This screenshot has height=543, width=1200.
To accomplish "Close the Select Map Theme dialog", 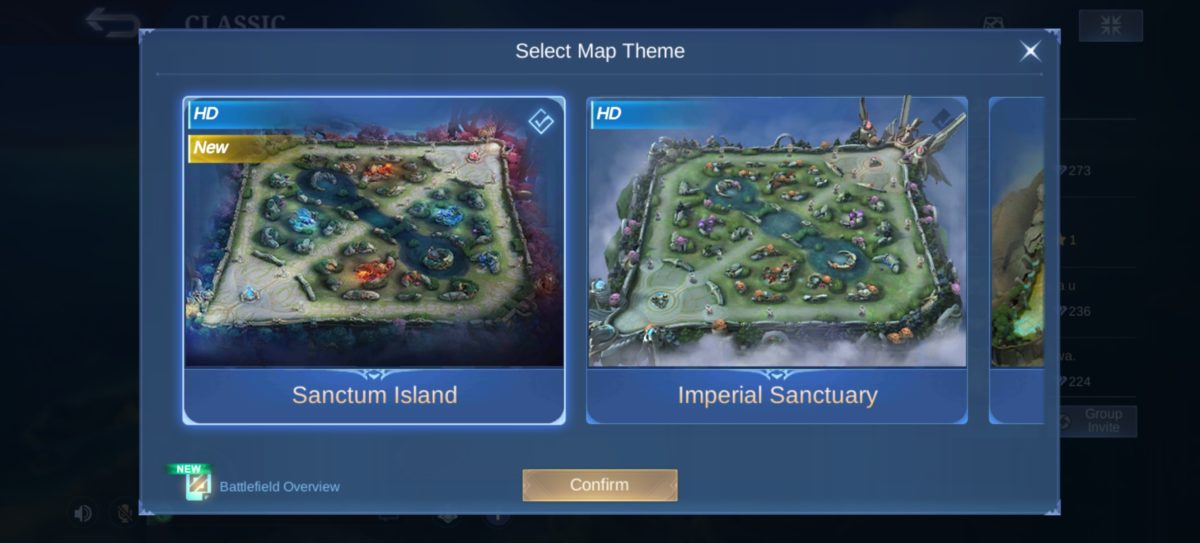I will [1029, 51].
